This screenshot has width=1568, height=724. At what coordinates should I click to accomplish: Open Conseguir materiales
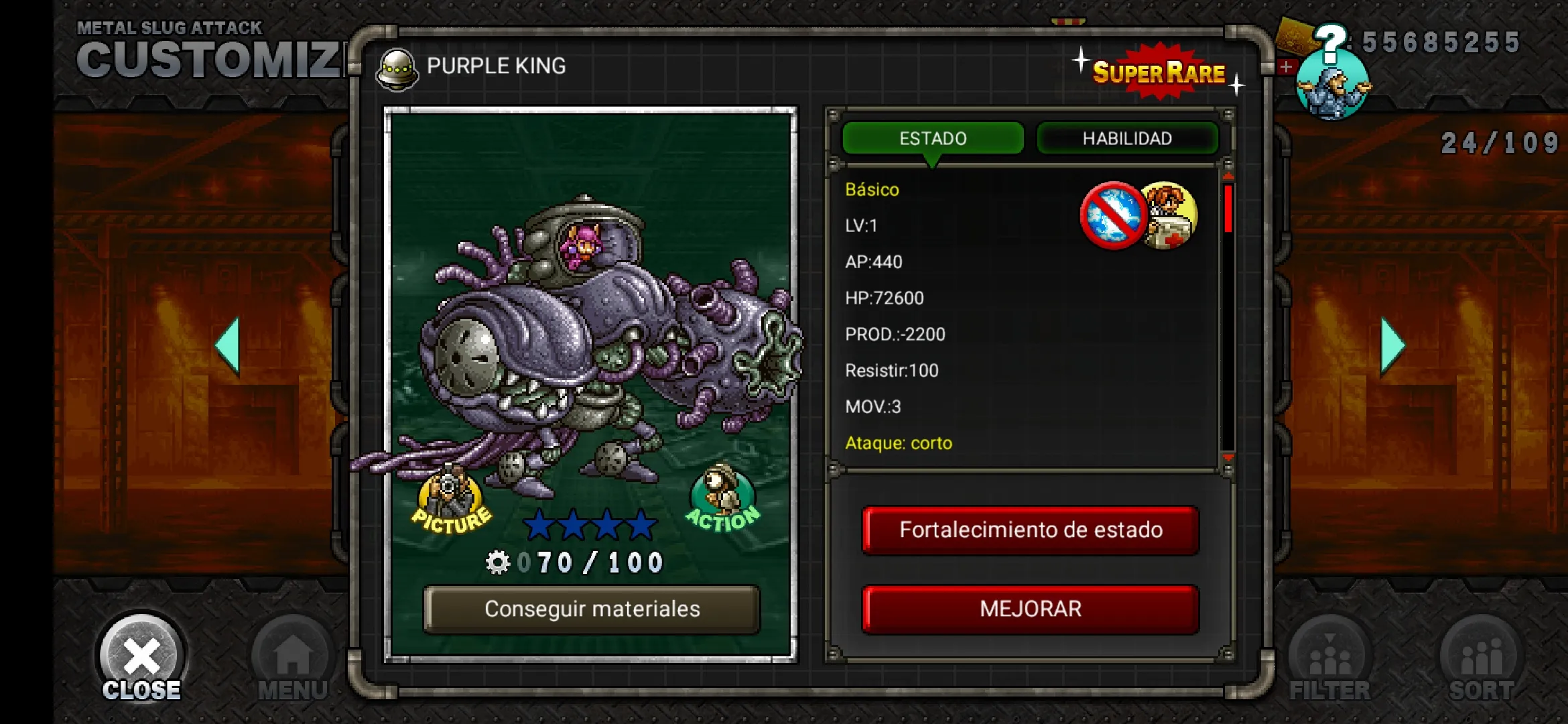click(x=592, y=609)
